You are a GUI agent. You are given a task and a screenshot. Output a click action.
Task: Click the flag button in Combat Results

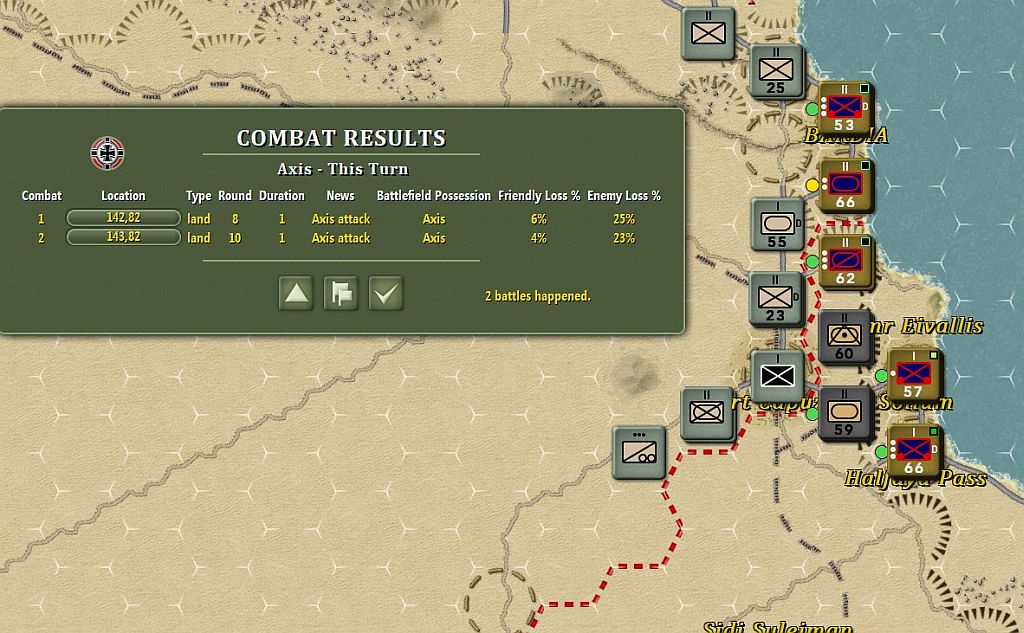coord(341,294)
